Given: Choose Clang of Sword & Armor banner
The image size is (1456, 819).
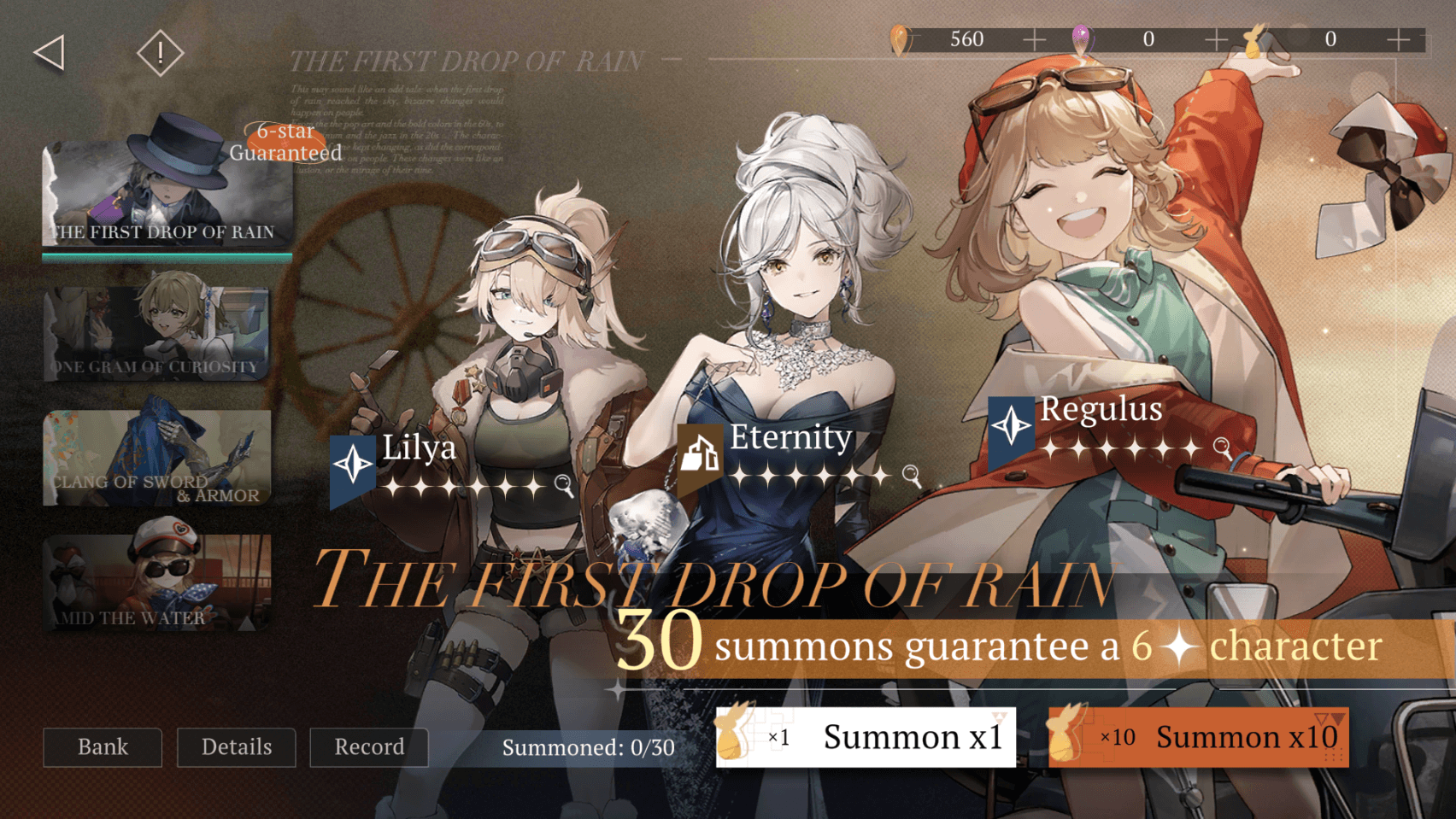Looking at the screenshot, I should click(x=157, y=458).
